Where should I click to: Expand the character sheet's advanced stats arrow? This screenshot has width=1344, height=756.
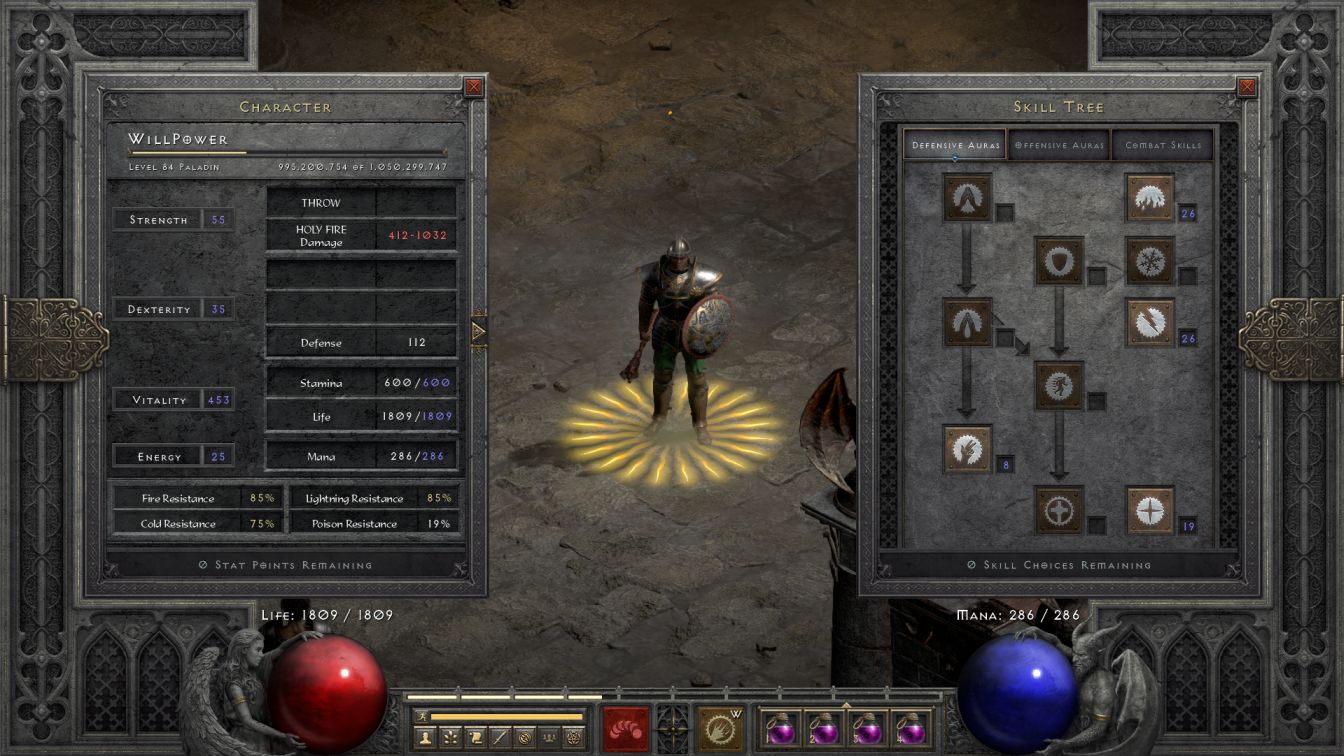pyautogui.click(x=478, y=330)
